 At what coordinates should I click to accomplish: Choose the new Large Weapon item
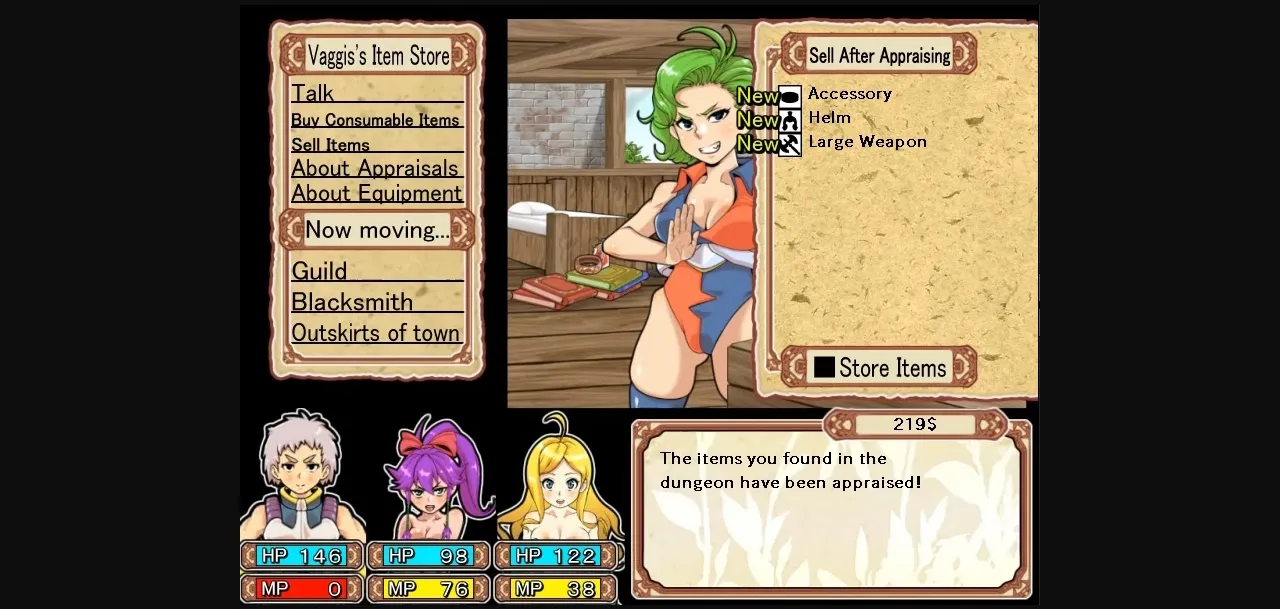pyautogui.click(x=866, y=142)
